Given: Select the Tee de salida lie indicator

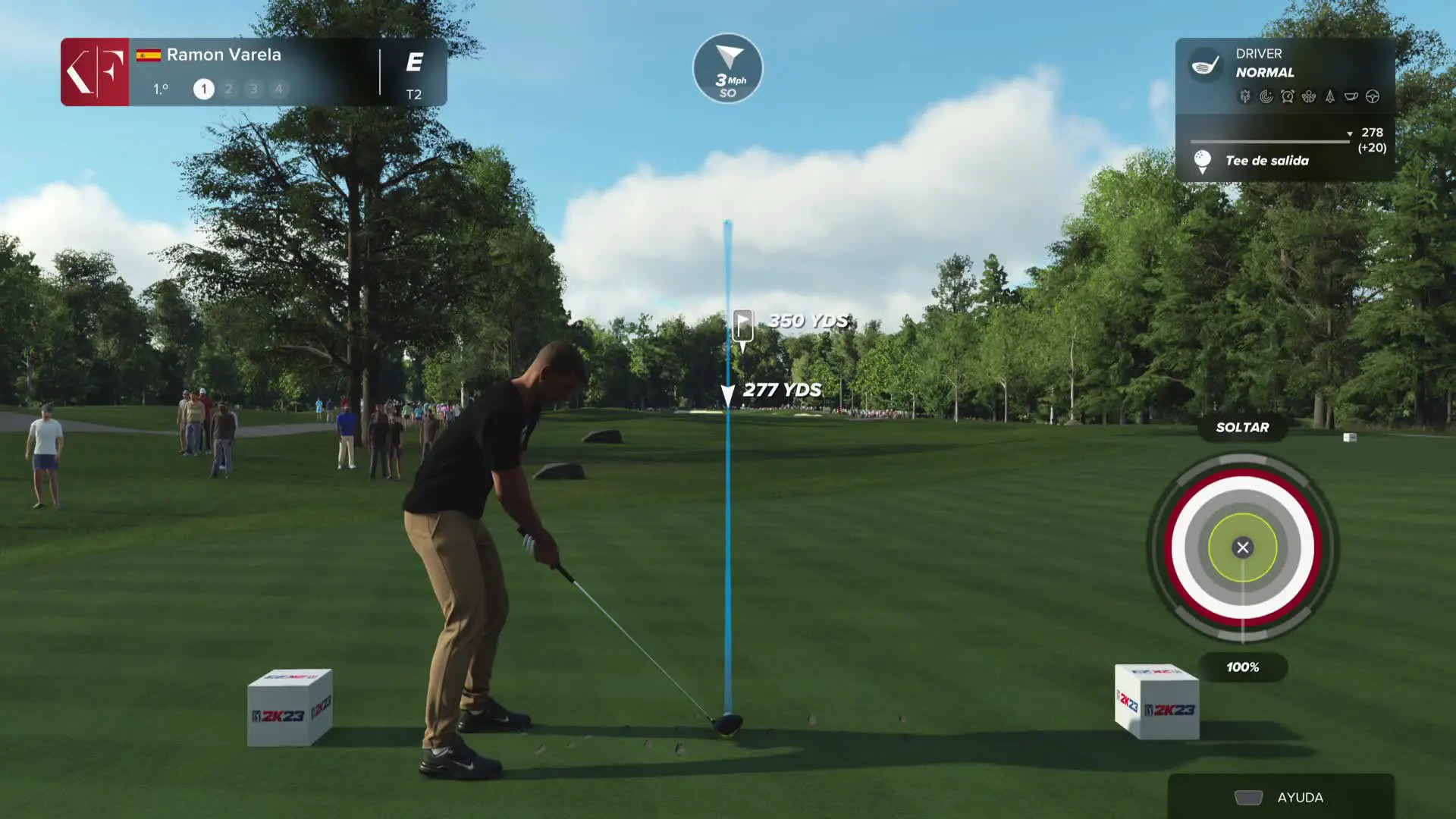Looking at the screenshot, I should (x=1266, y=161).
